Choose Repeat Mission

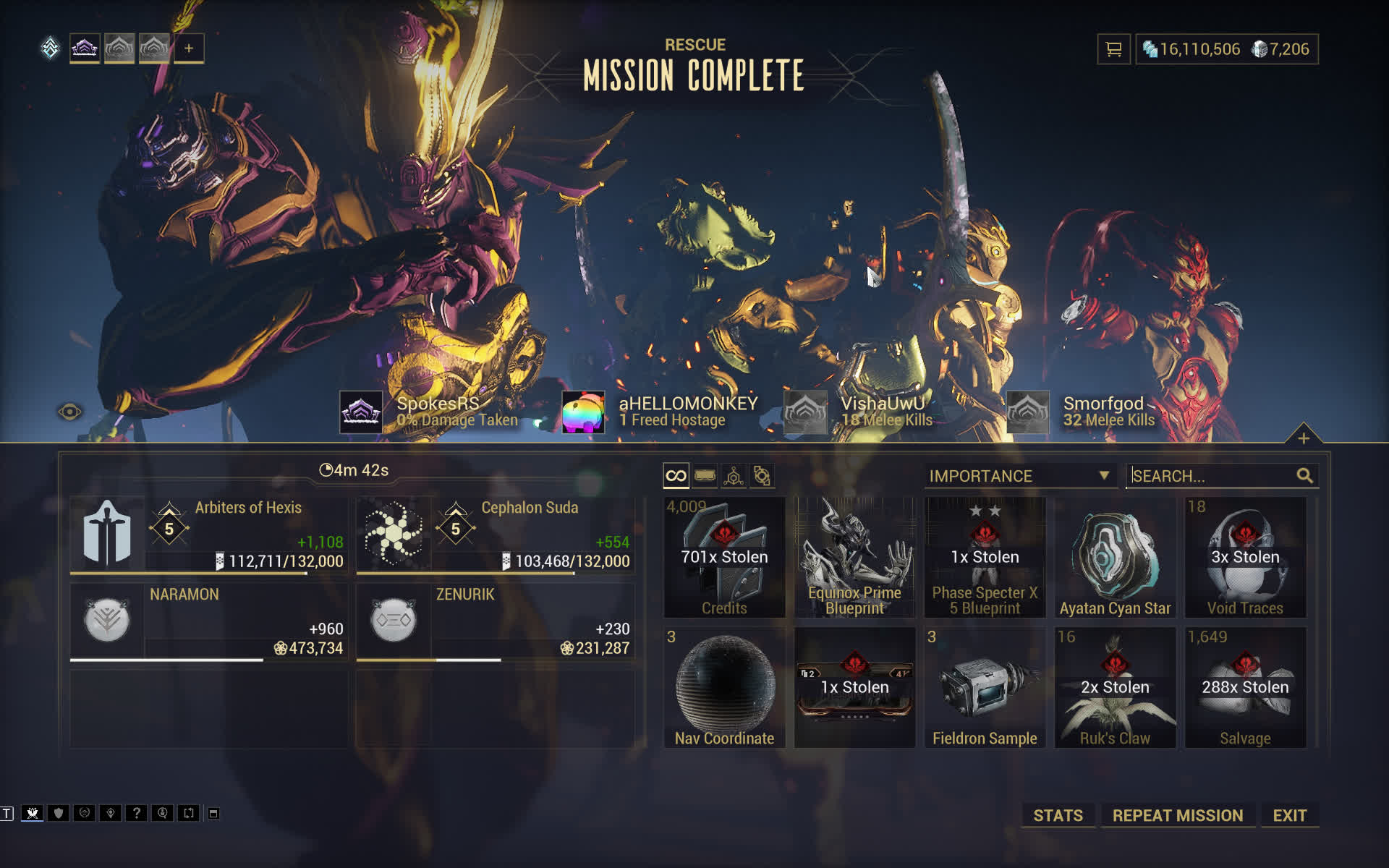click(1177, 815)
